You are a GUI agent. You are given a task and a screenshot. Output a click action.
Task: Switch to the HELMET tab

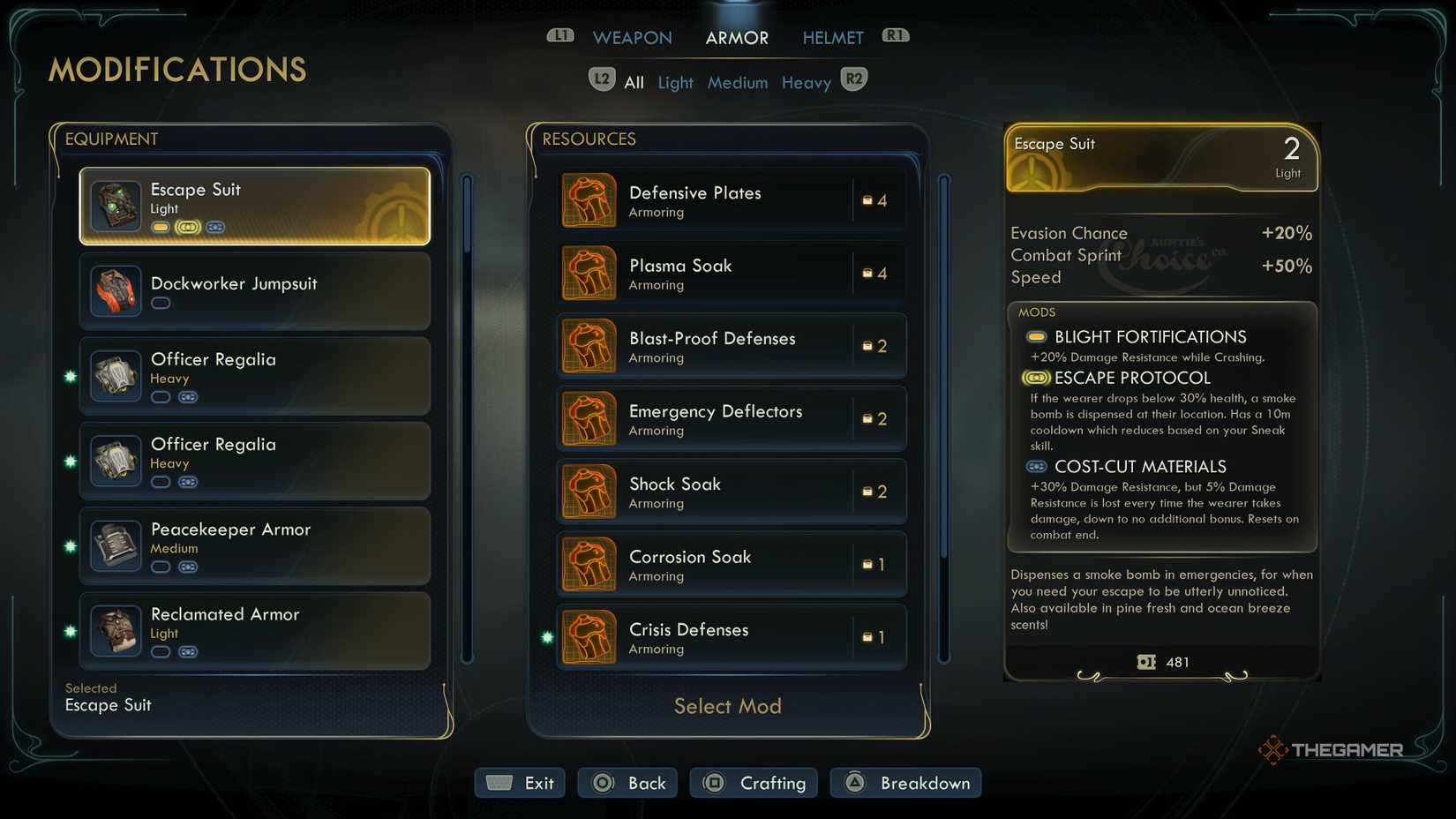[832, 37]
